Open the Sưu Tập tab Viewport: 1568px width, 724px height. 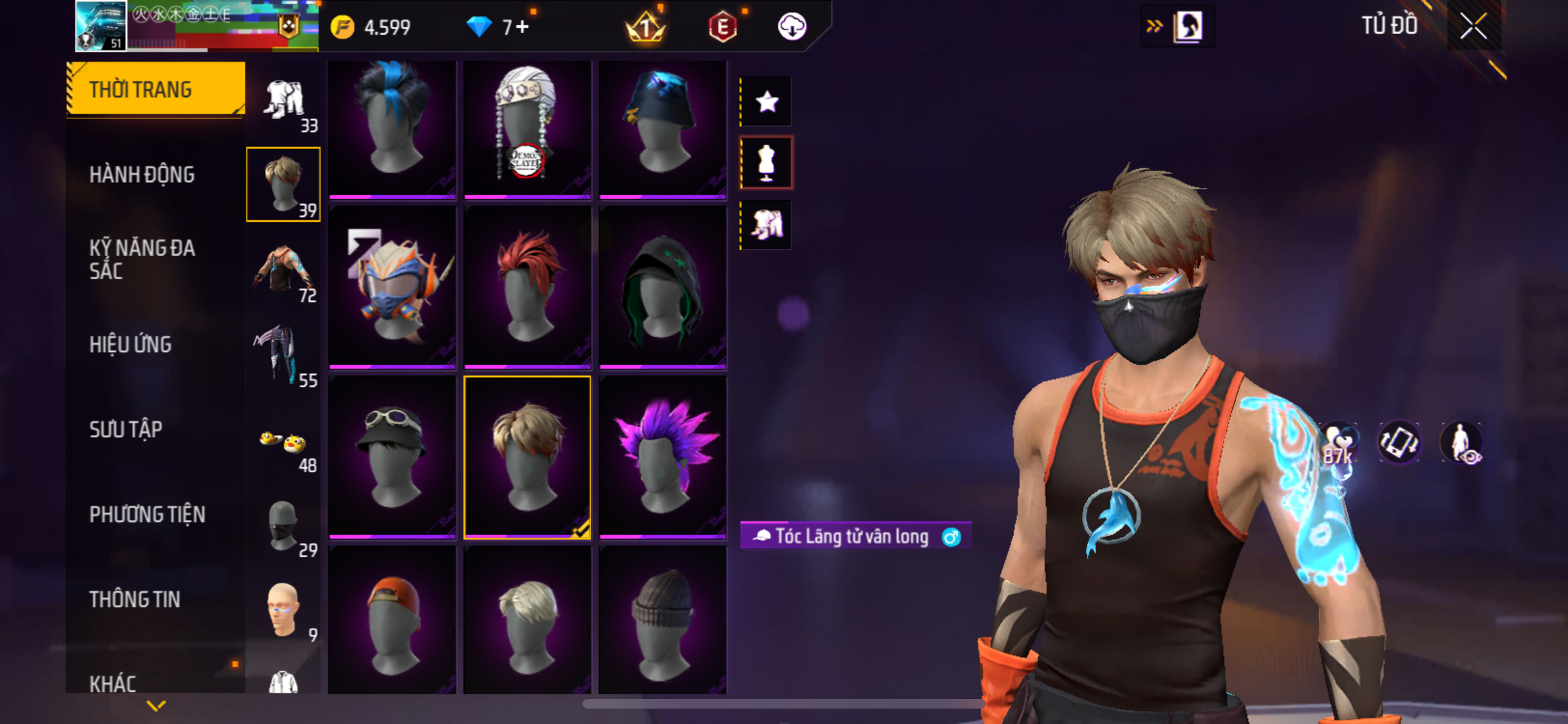(x=126, y=429)
